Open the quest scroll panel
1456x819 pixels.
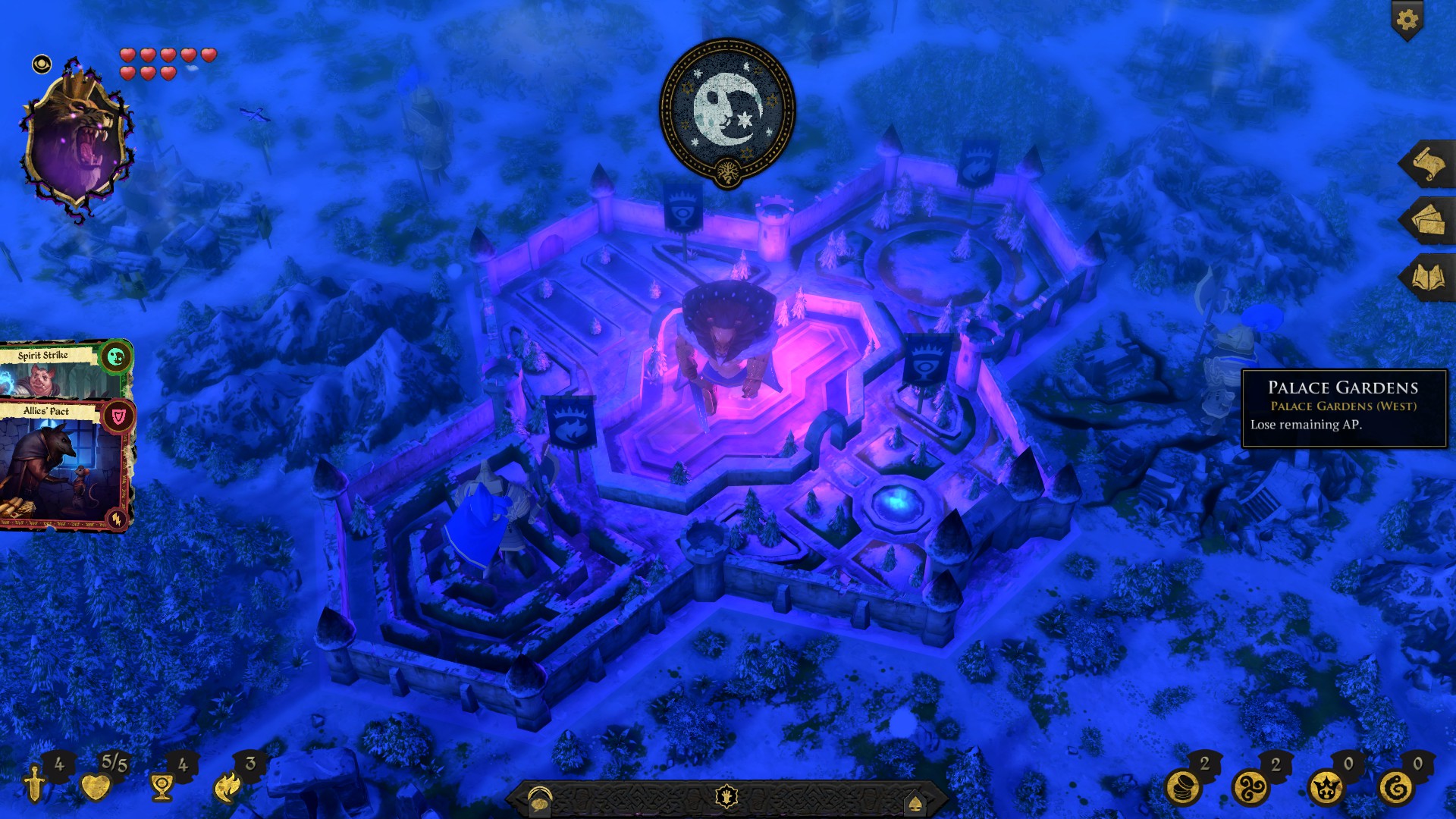coord(1427,164)
